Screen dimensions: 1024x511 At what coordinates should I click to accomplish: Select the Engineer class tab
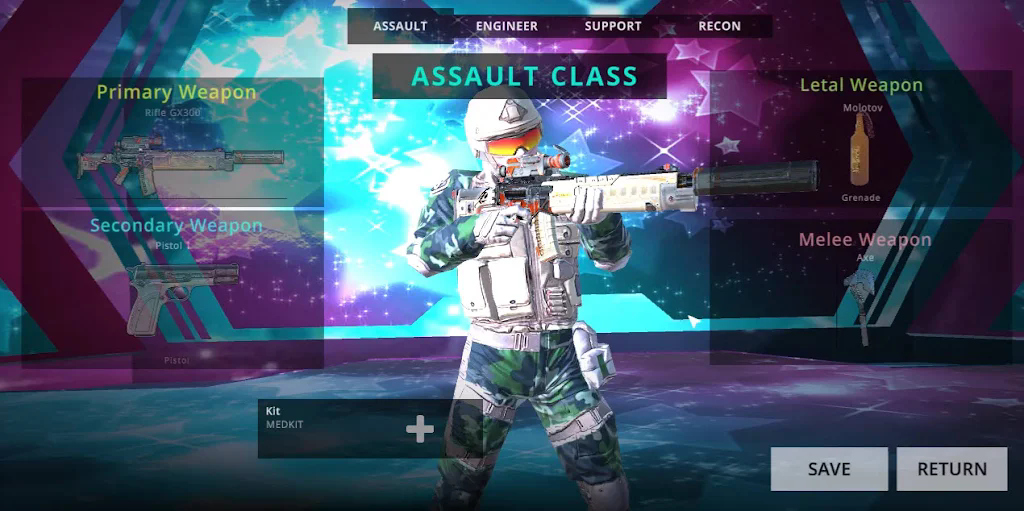506,26
